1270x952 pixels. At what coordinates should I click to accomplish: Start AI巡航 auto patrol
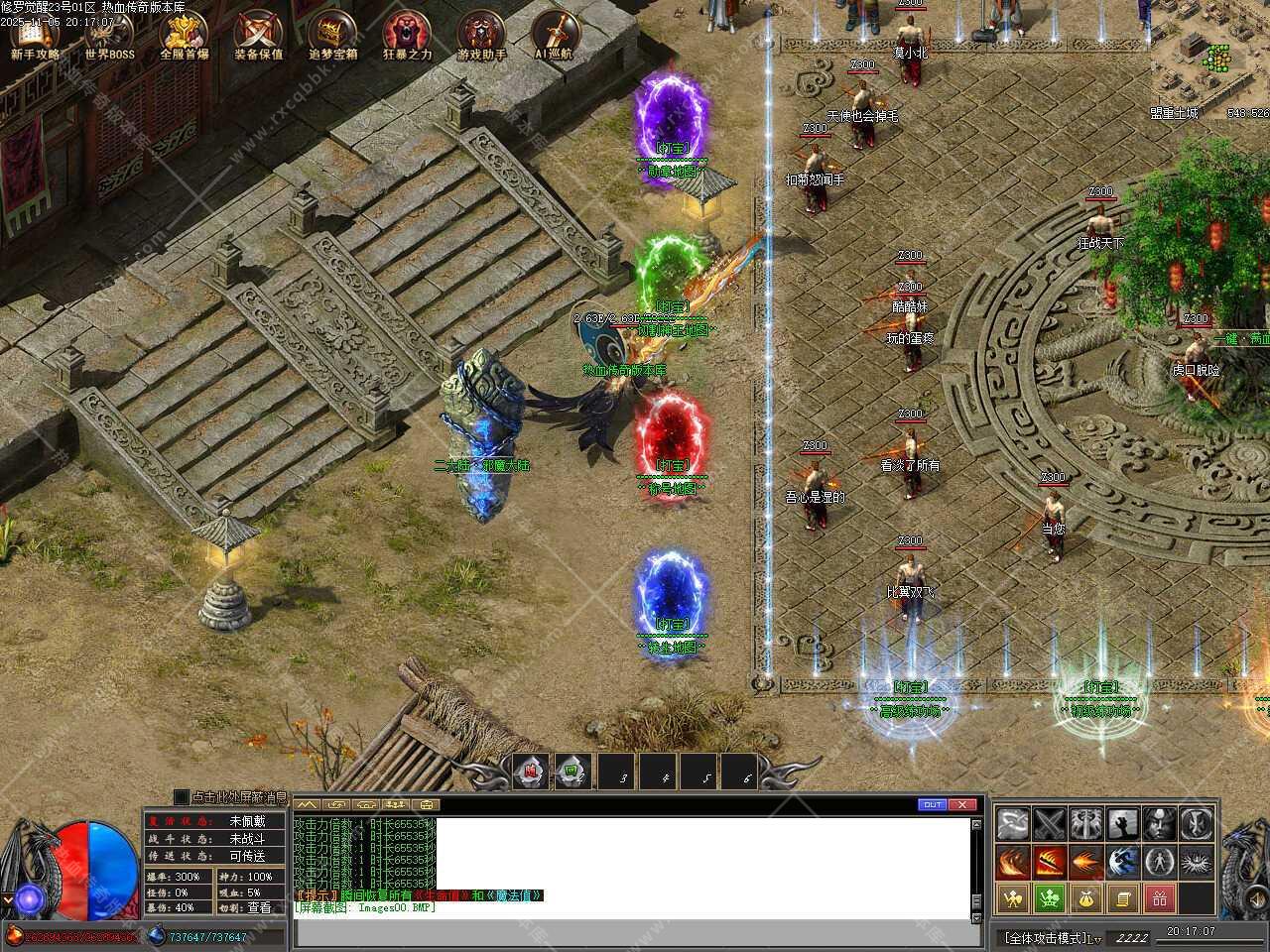(x=555, y=37)
